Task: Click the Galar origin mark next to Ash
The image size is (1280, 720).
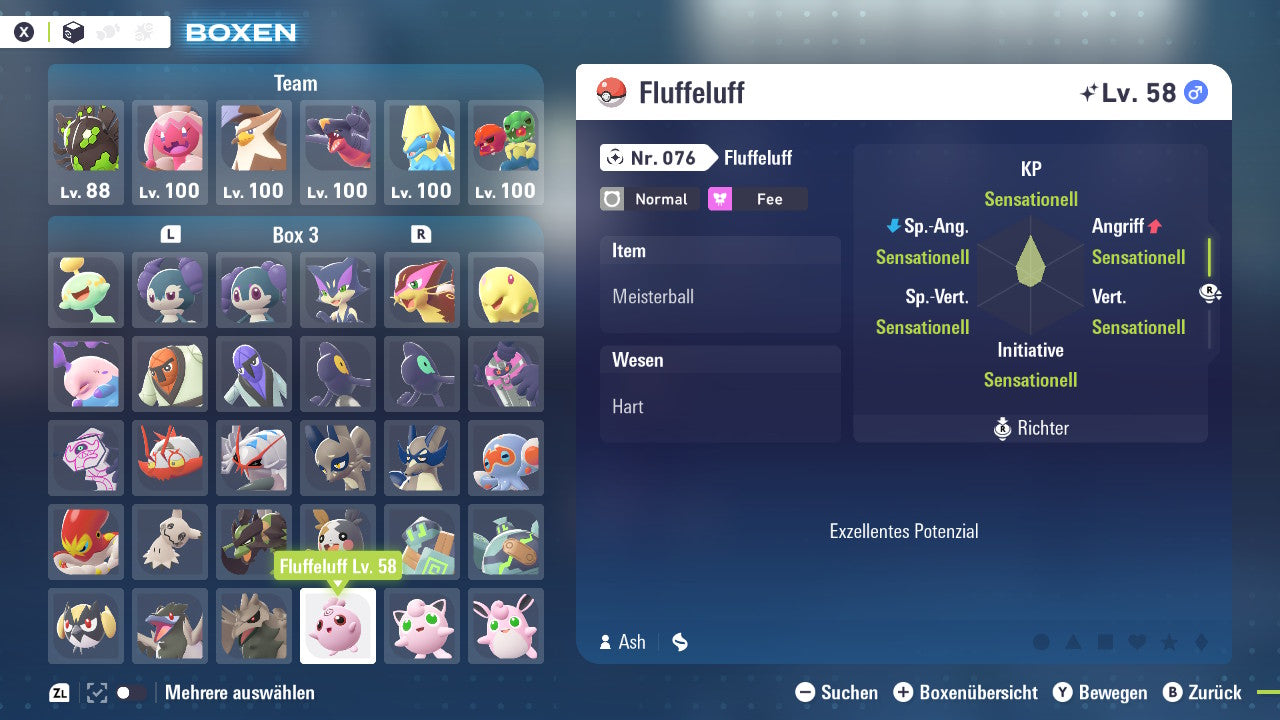Action: (679, 643)
